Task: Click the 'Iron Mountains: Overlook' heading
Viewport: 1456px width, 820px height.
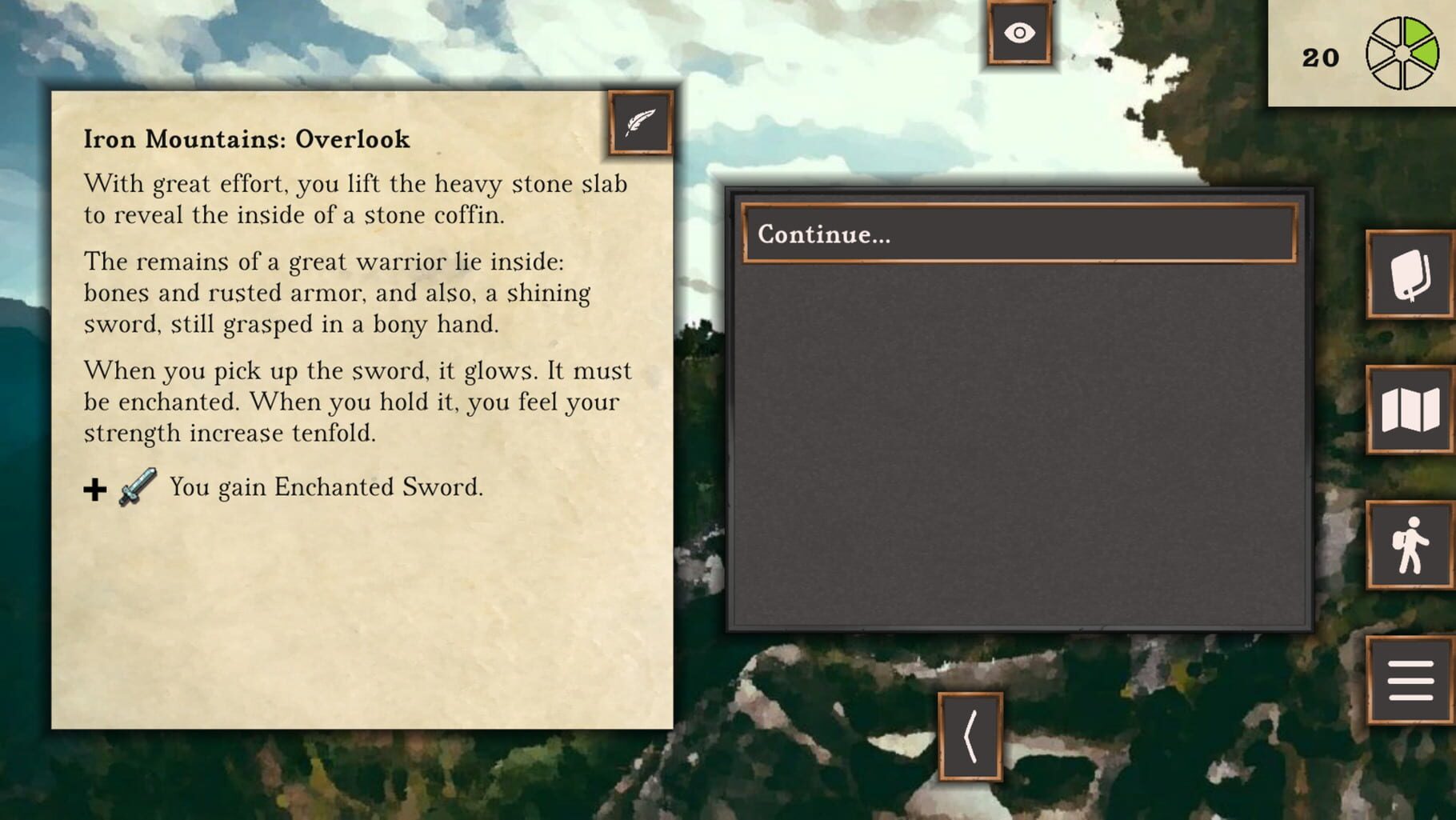Action: [246, 139]
